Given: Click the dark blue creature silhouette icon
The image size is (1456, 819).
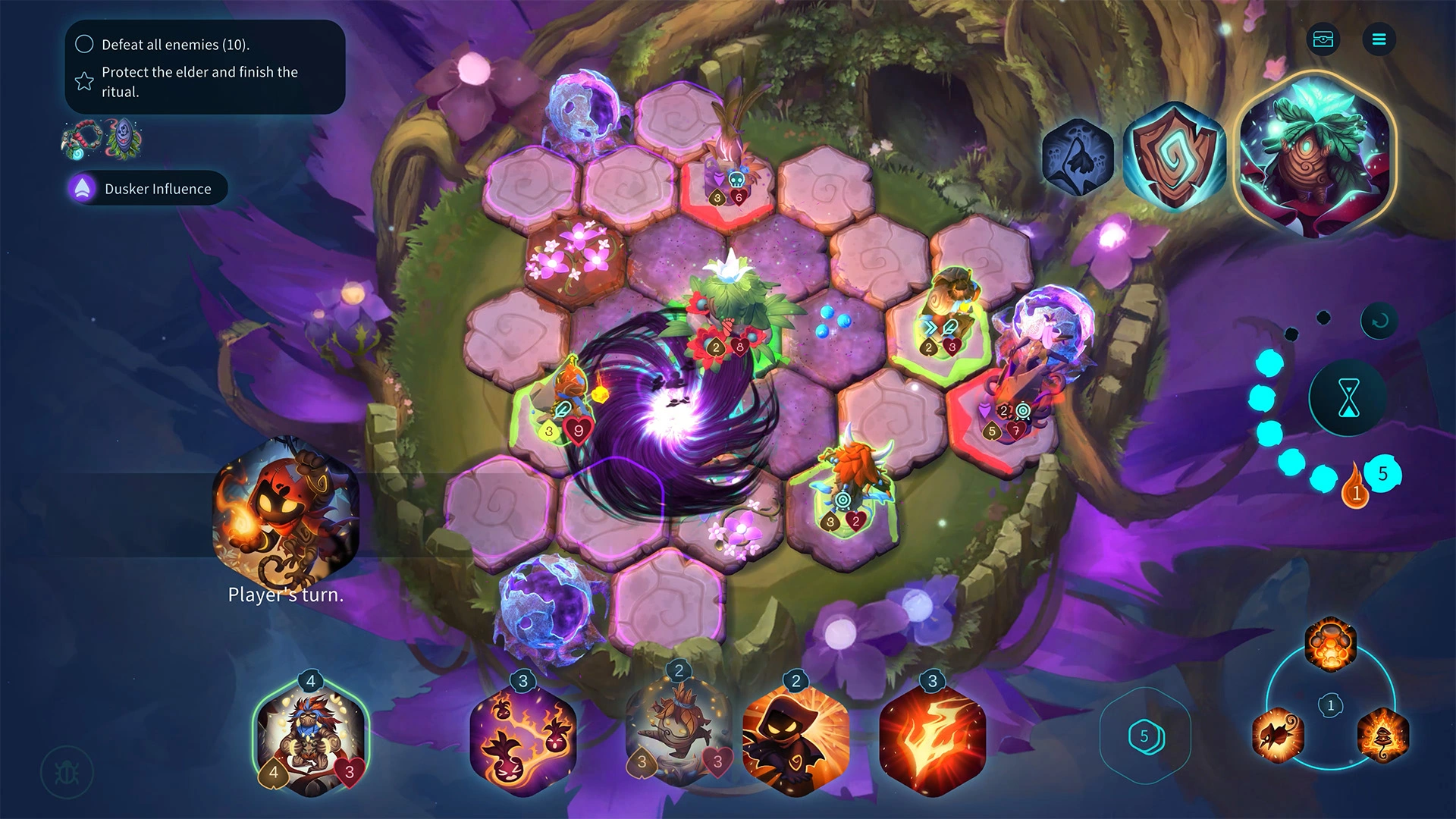Looking at the screenshot, I should click(1077, 158).
